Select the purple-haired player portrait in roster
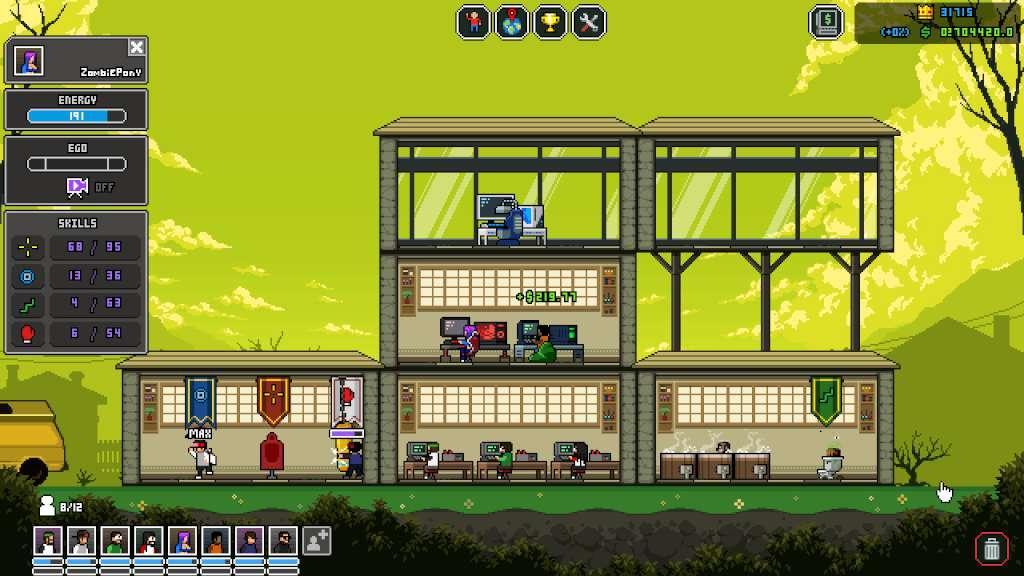Image resolution: width=1024 pixels, height=576 pixels. (182, 542)
